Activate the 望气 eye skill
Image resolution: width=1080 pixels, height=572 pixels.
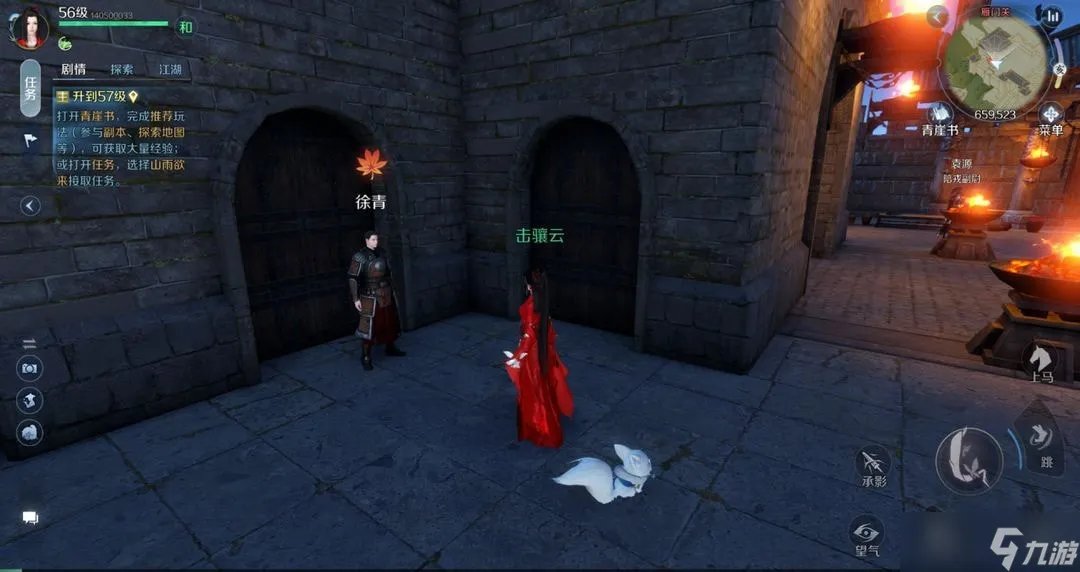click(x=866, y=535)
